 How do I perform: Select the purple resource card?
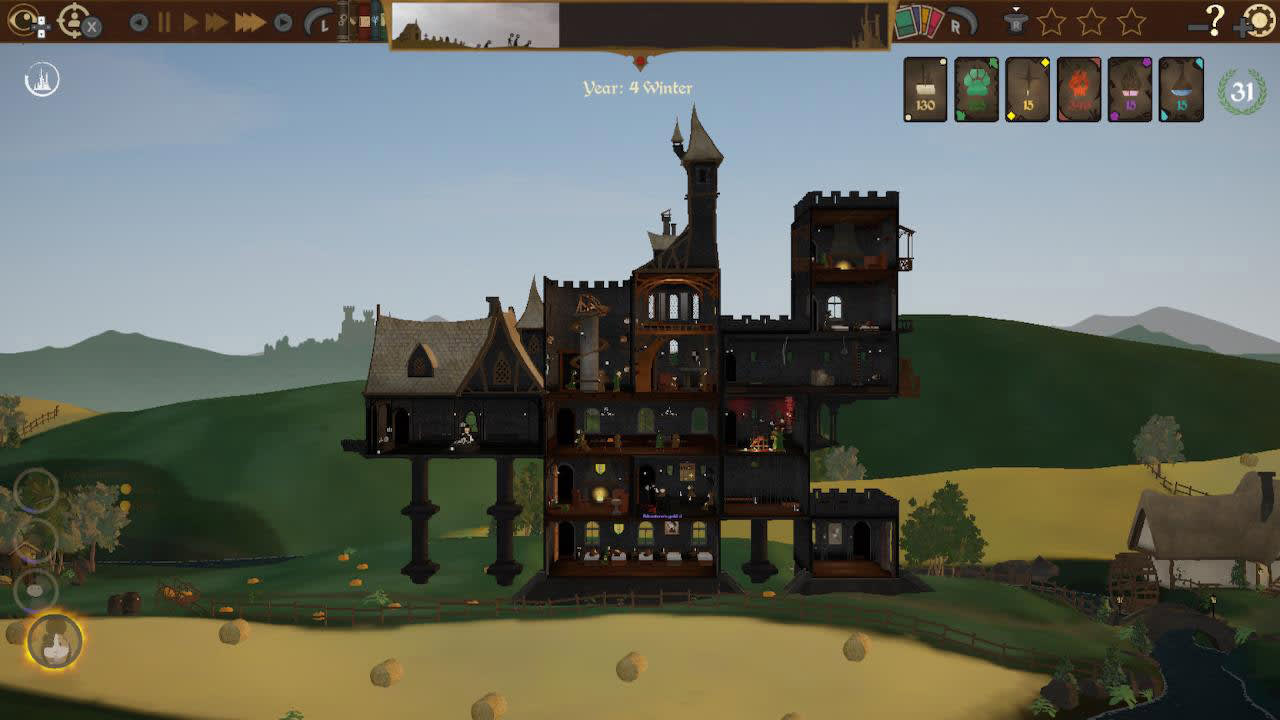(x=1130, y=90)
